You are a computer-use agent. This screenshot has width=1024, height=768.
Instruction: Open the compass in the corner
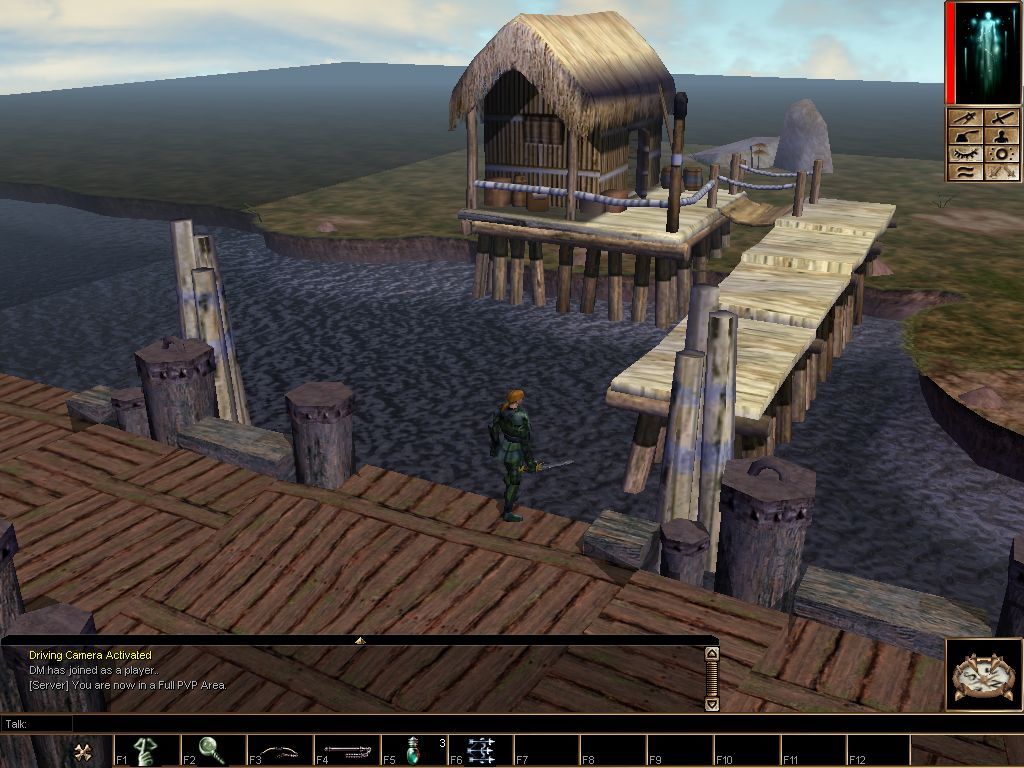coord(984,676)
